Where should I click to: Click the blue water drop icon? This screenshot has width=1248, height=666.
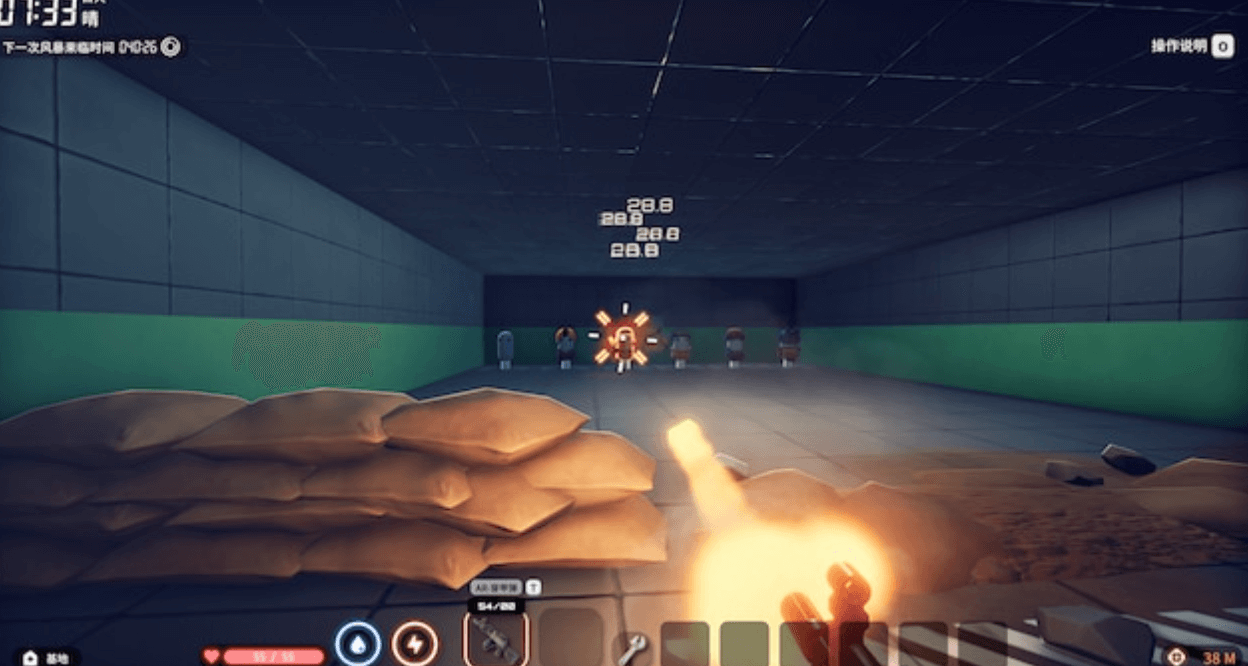pyautogui.click(x=357, y=643)
